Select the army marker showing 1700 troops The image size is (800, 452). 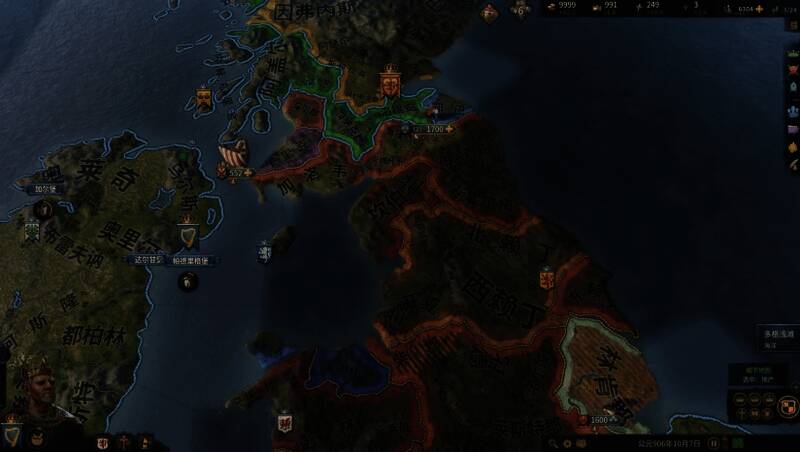pyautogui.click(x=433, y=129)
